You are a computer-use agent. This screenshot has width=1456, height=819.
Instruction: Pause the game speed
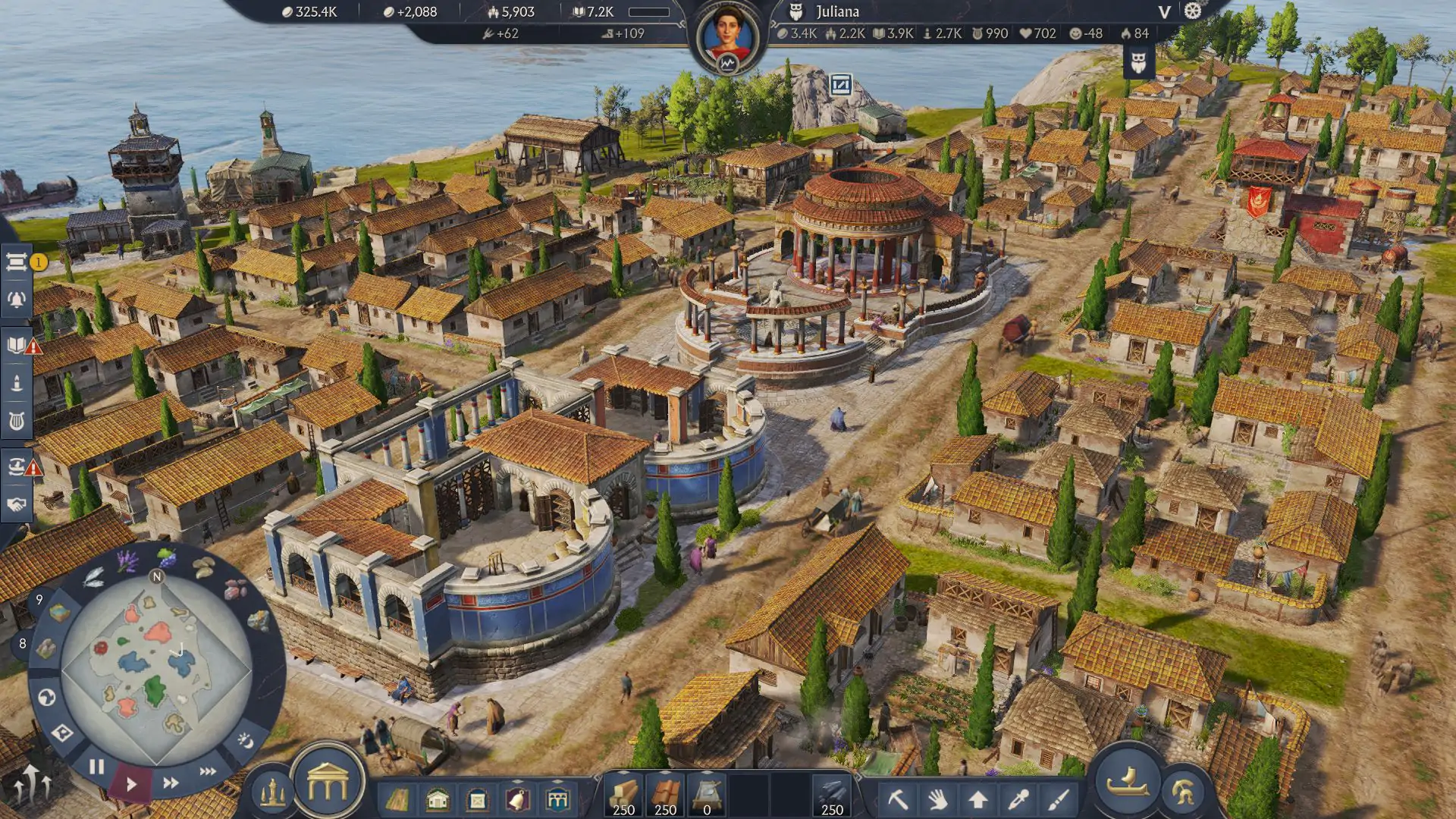coord(96,767)
